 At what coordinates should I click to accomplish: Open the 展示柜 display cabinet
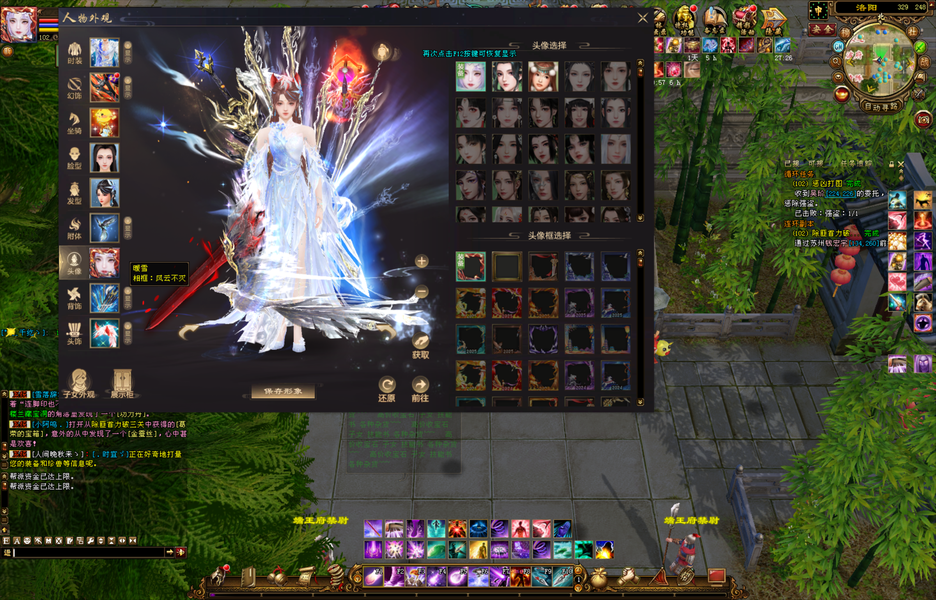(x=123, y=382)
